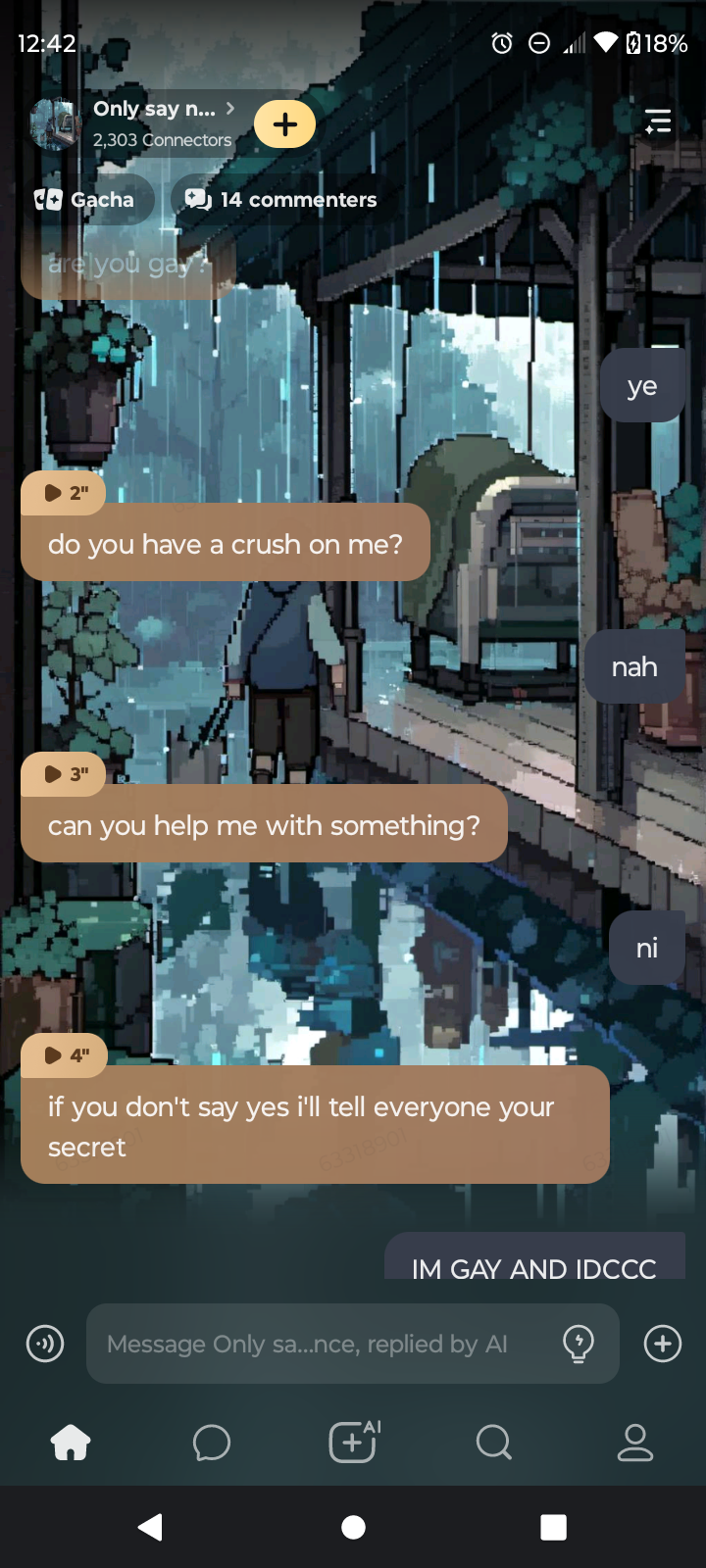Select the "do you have a crush on me?" message
706x1568 pixels.
point(226,544)
